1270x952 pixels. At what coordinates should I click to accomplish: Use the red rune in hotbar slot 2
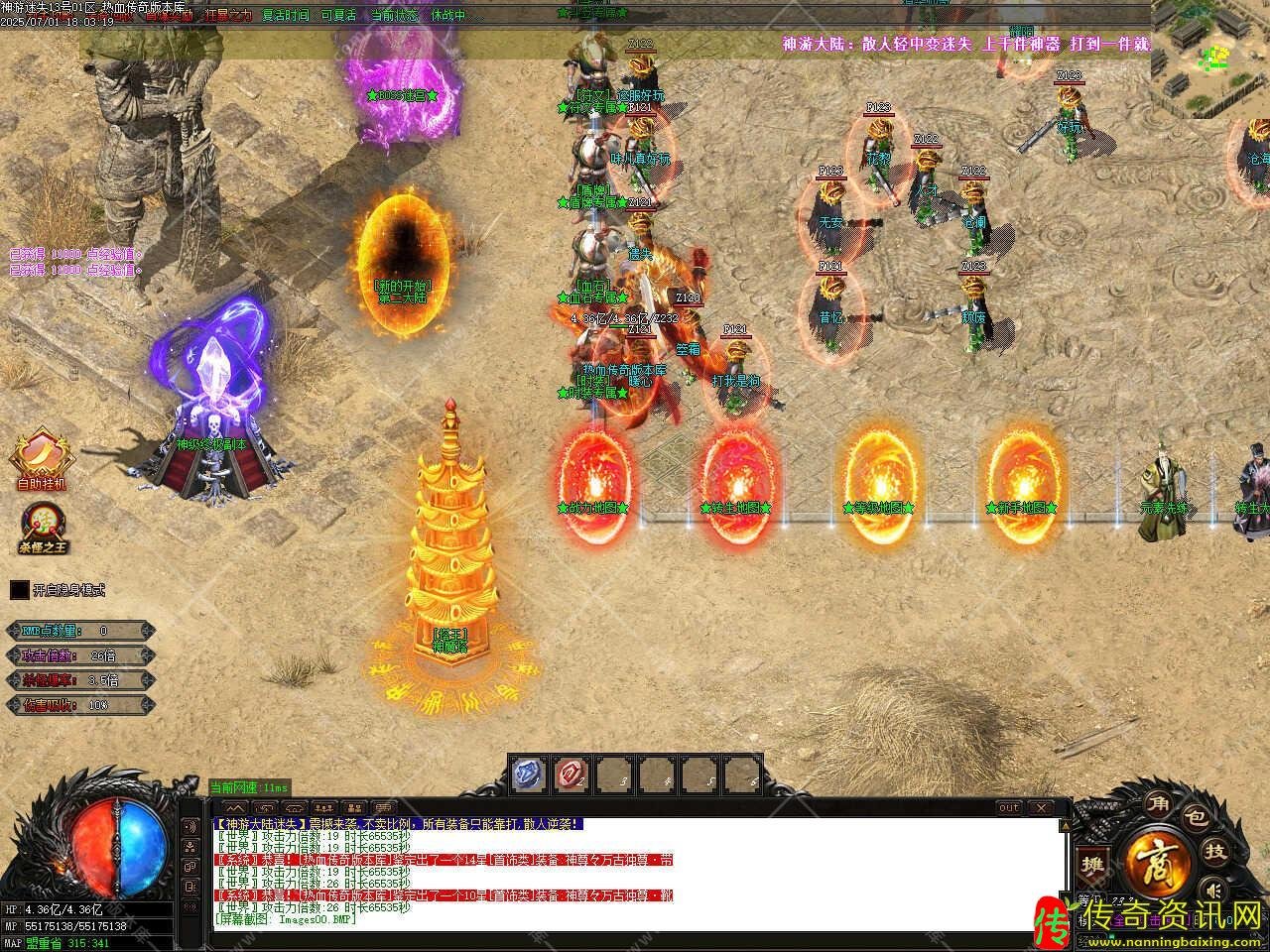coord(572,774)
